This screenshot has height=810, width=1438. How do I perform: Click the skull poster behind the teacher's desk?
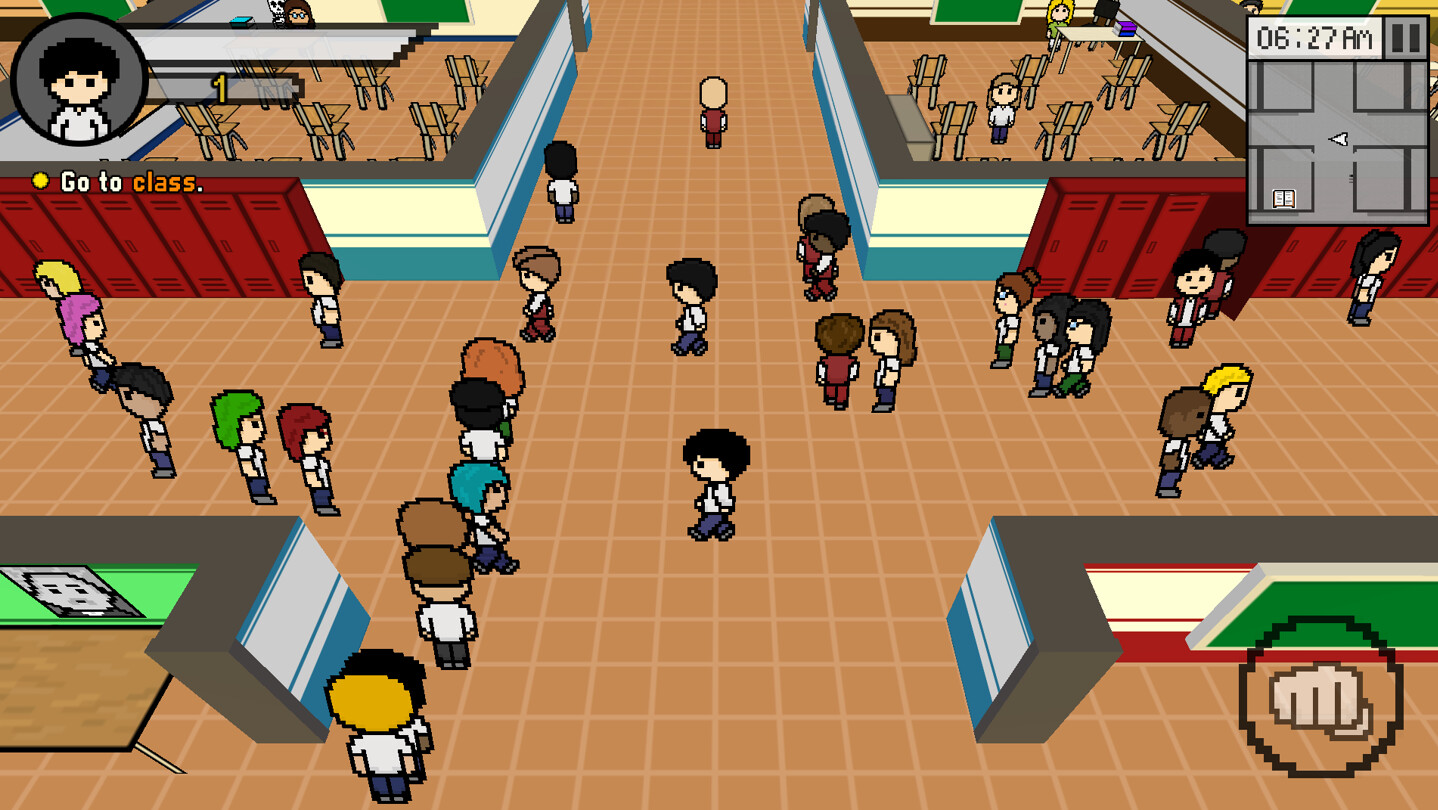pyautogui.click(x=276, y=12)
